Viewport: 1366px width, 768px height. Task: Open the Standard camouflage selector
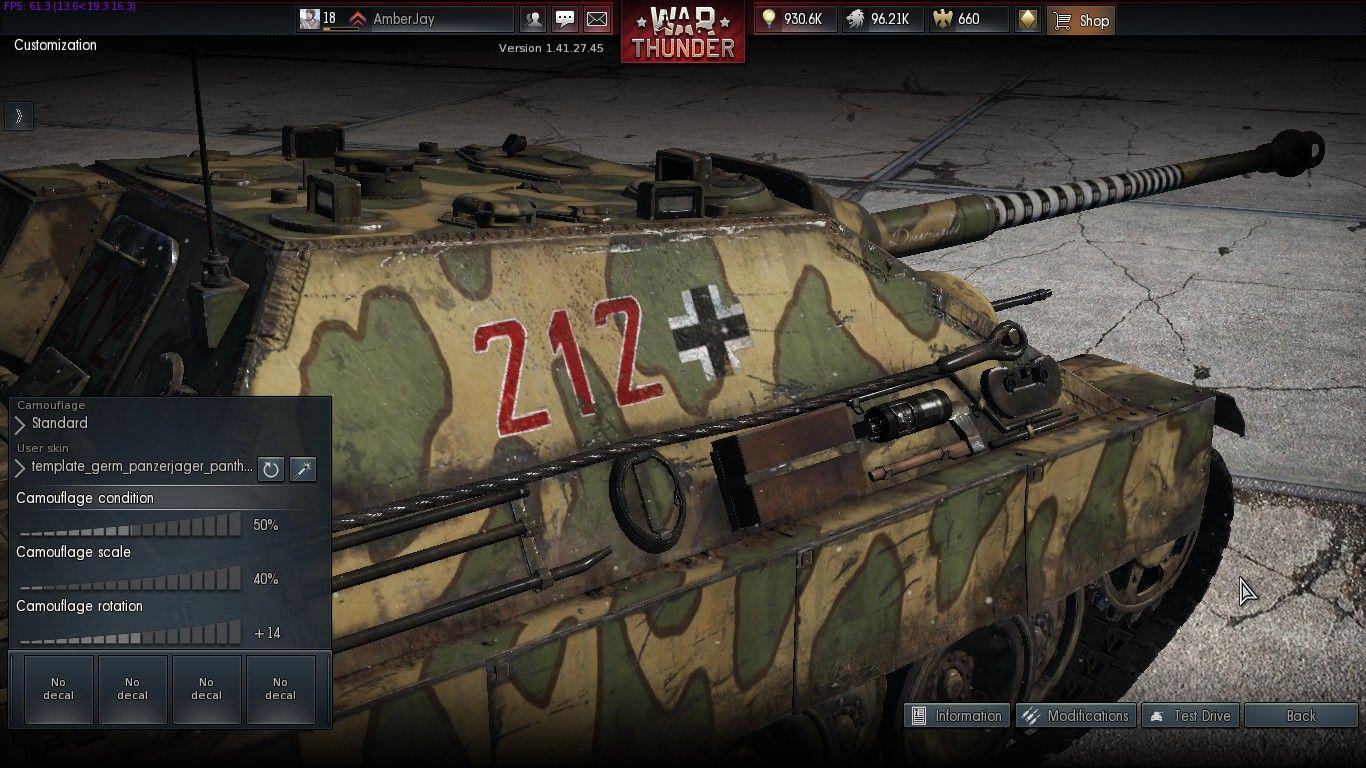[60, 424]
